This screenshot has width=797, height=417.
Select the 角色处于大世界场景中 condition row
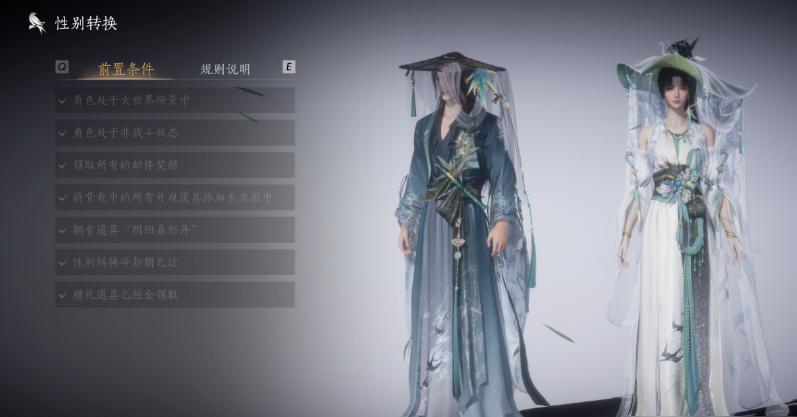coord(175,100)
